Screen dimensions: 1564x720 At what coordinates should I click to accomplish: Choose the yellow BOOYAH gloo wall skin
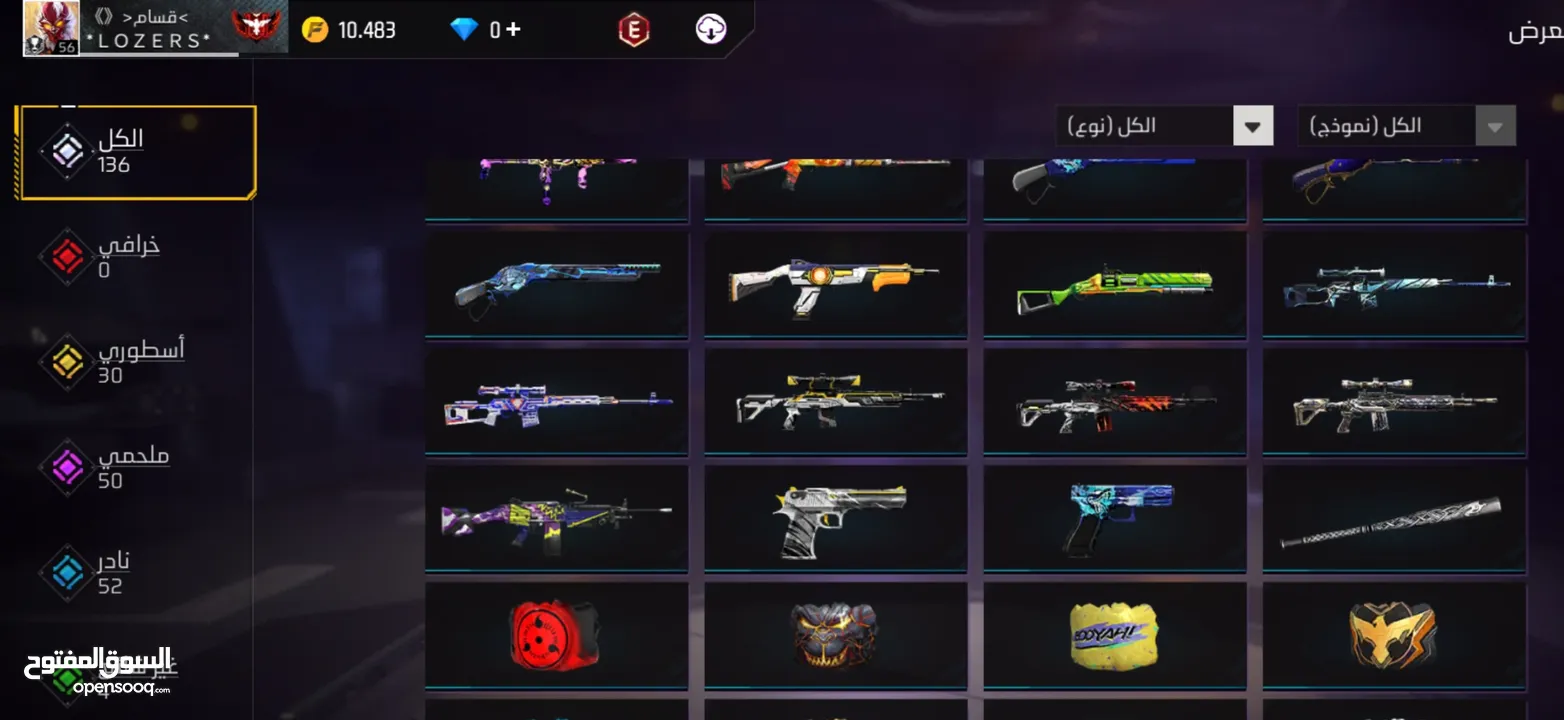click(1114, 634)
